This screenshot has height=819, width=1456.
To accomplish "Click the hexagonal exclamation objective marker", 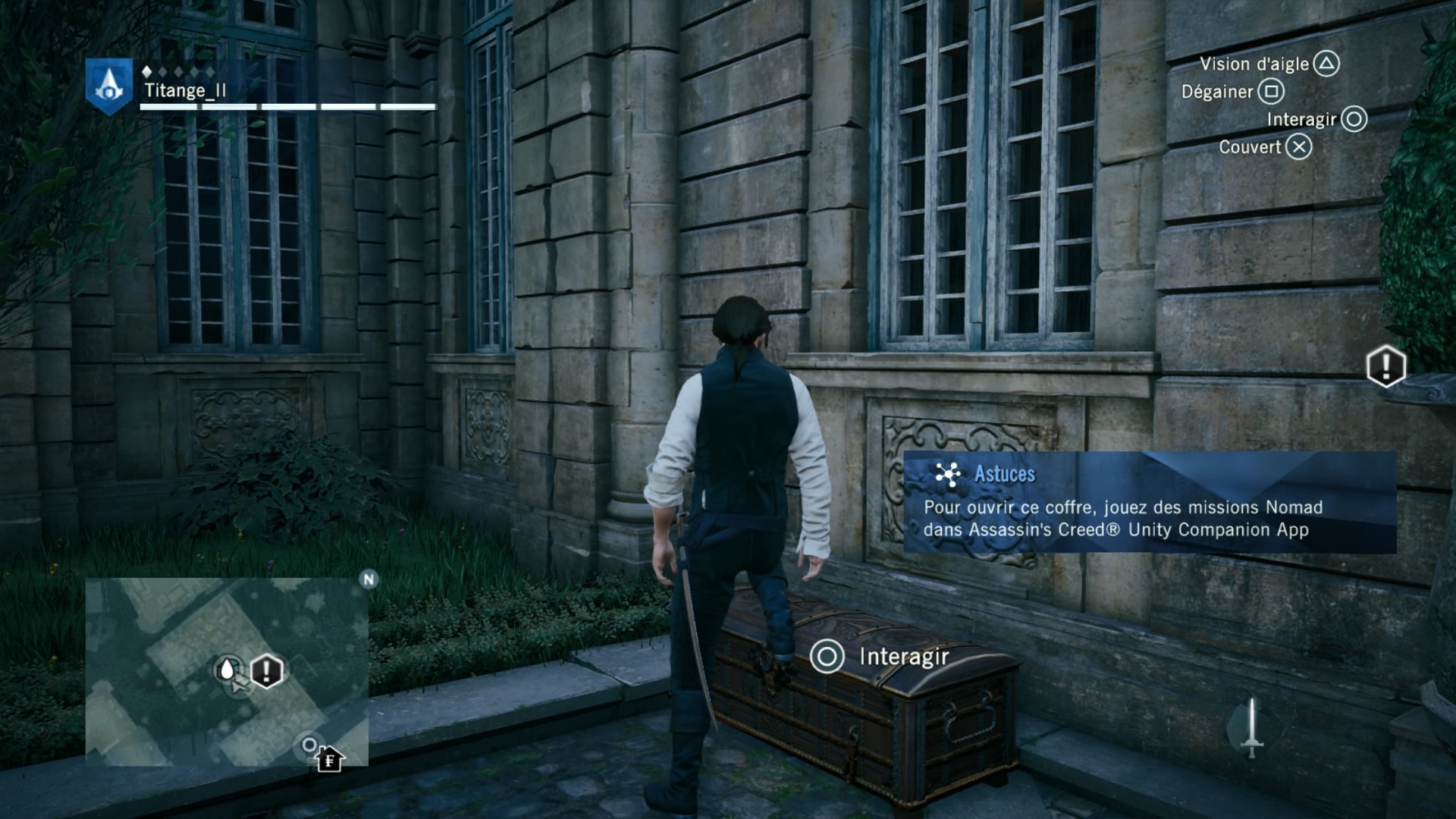I will click(1385, 366).
